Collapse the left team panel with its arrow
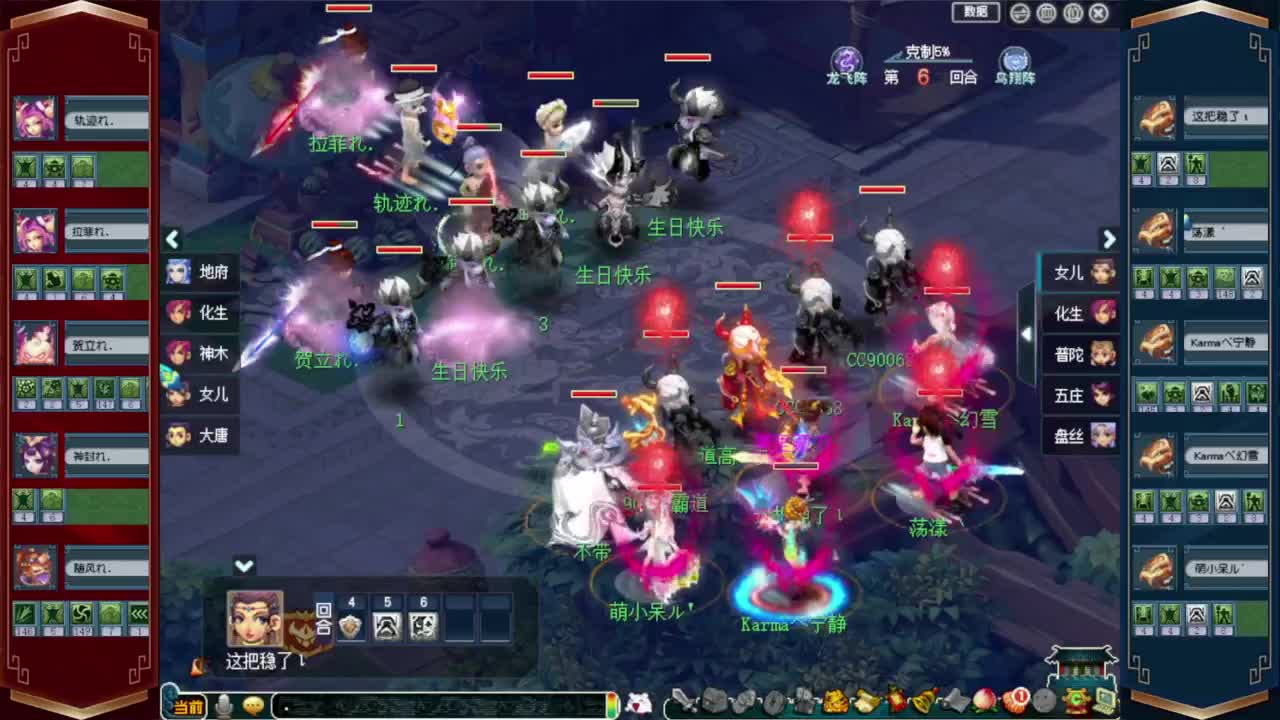Image resolution: width=1280 pixels, height=720 pixels. [172, 240]
